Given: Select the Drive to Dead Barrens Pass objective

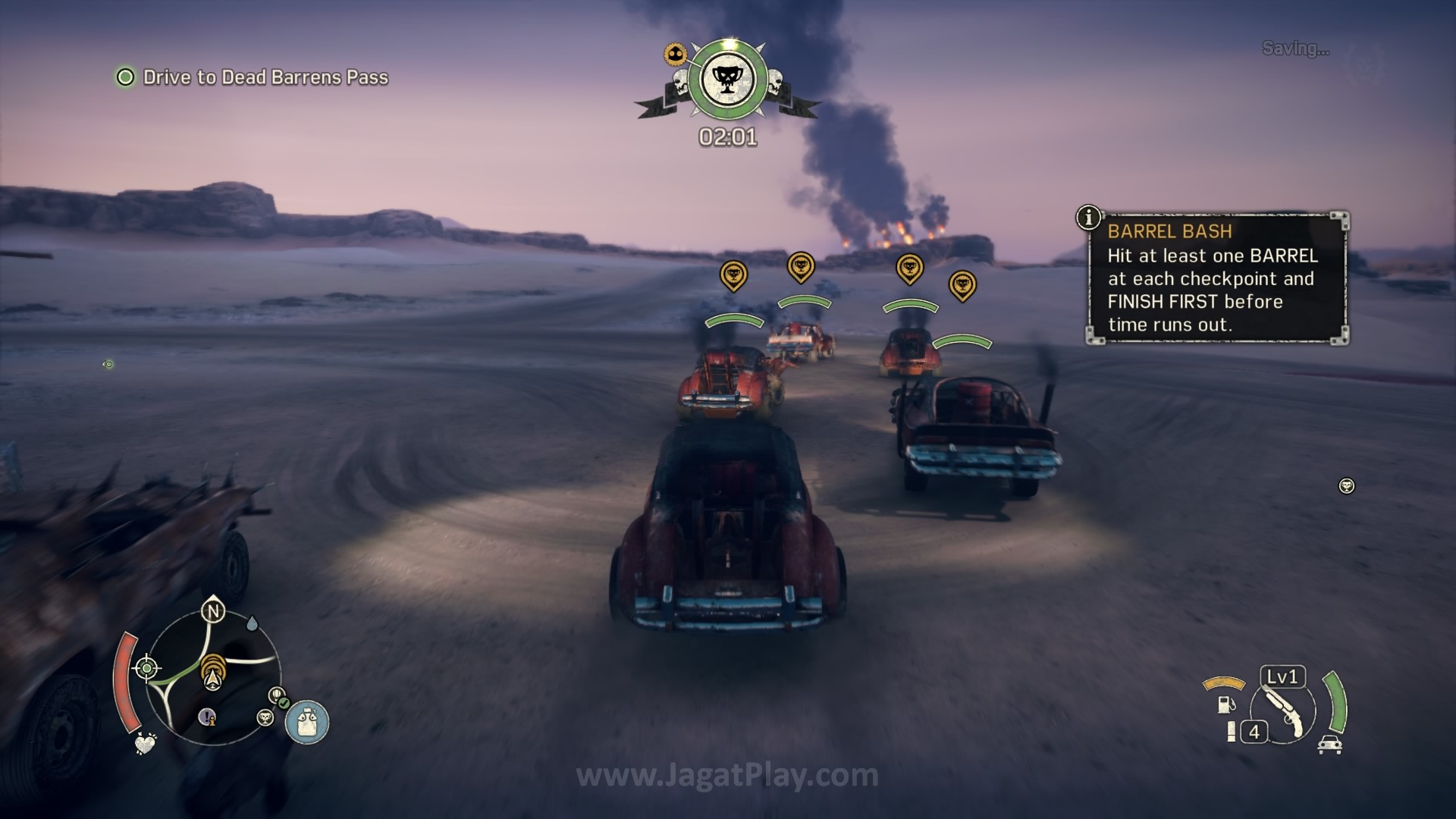Looking at the screenshot, I should click(265, 77).
